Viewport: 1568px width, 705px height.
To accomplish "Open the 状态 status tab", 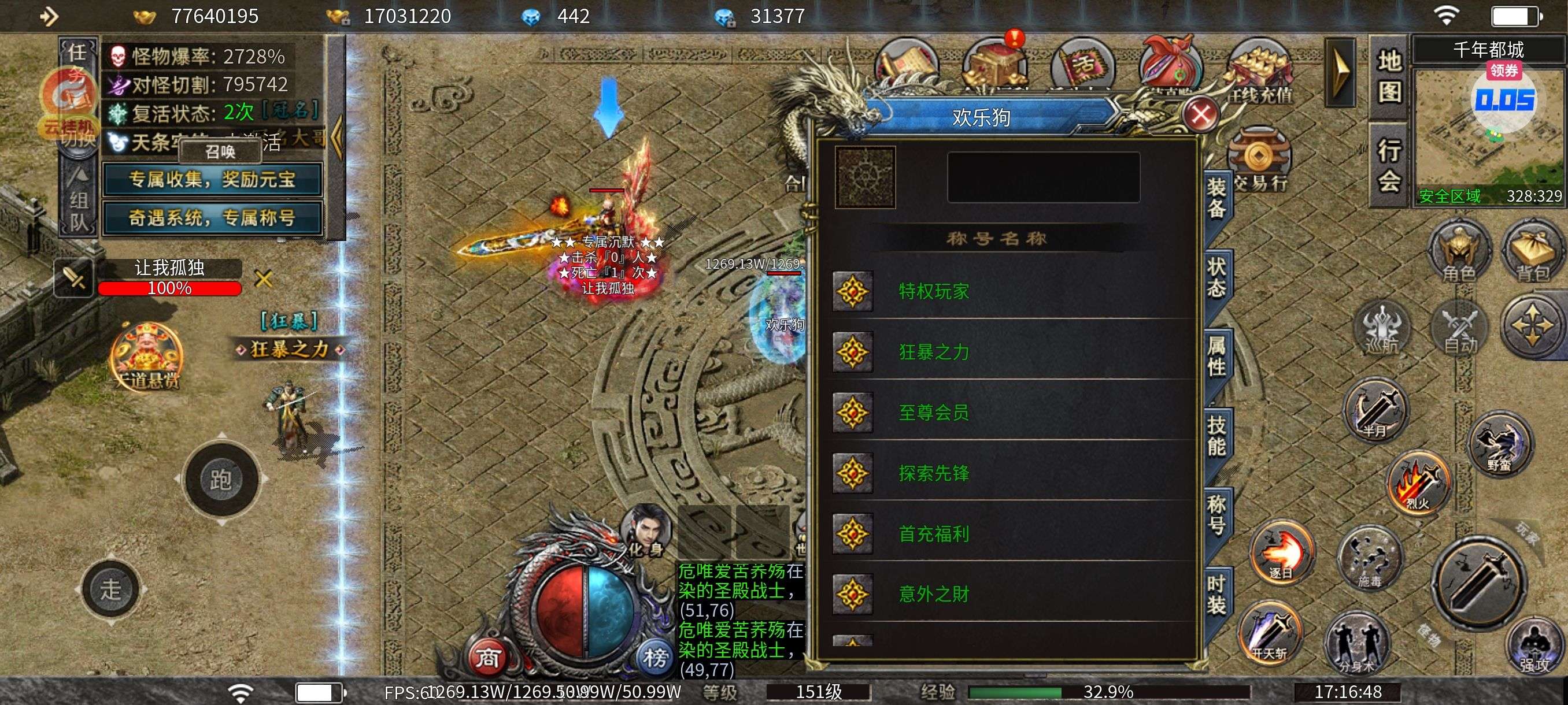I will click(1217, 277).
